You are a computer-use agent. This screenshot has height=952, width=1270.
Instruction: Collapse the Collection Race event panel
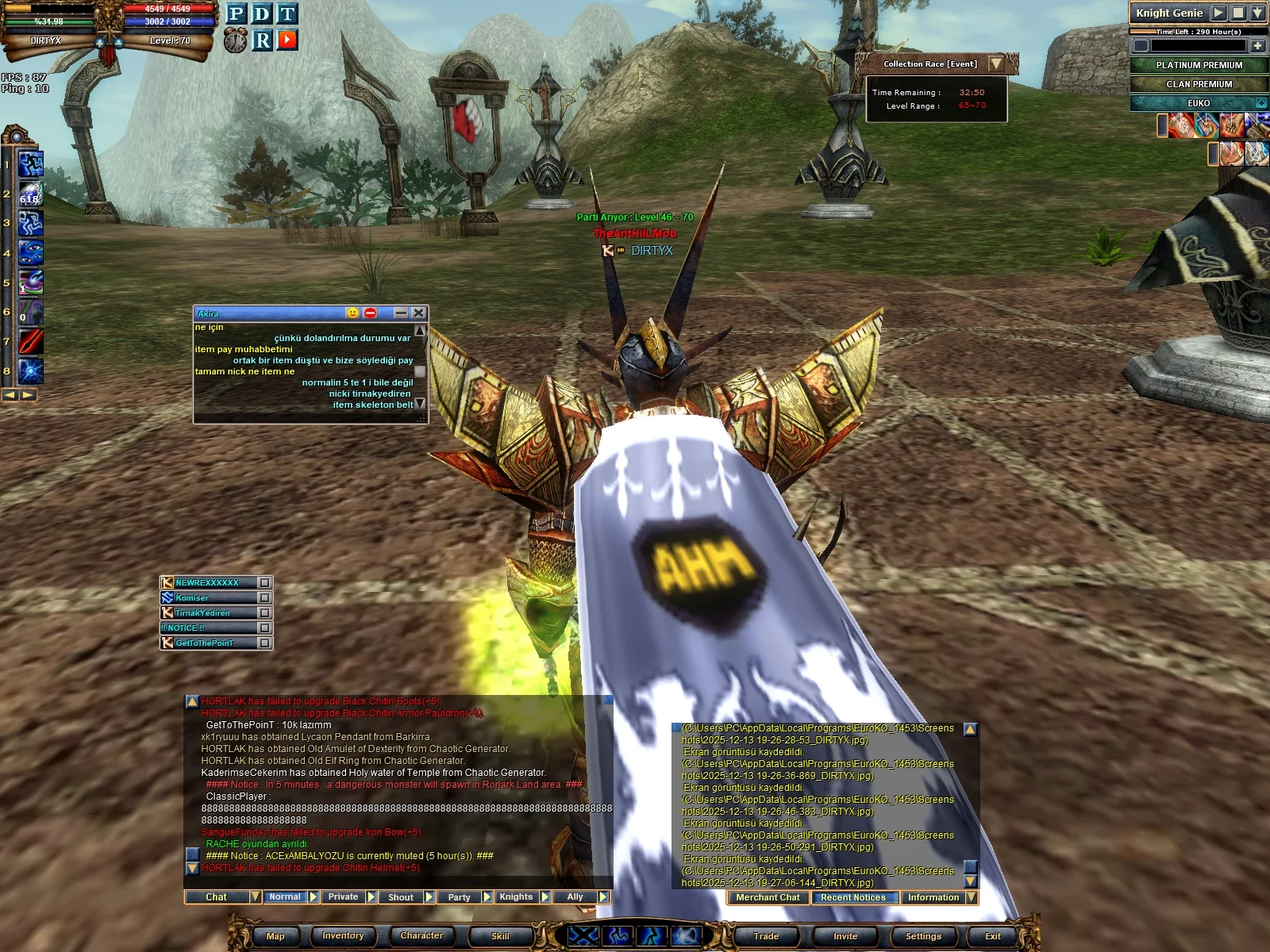[996, 63]
